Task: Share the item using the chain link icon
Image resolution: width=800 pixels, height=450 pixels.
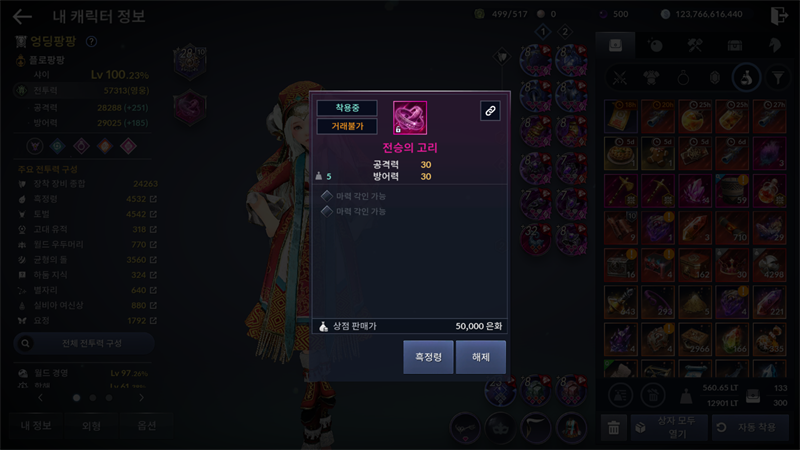Action: pyautogui.click(x=490, y=111)
